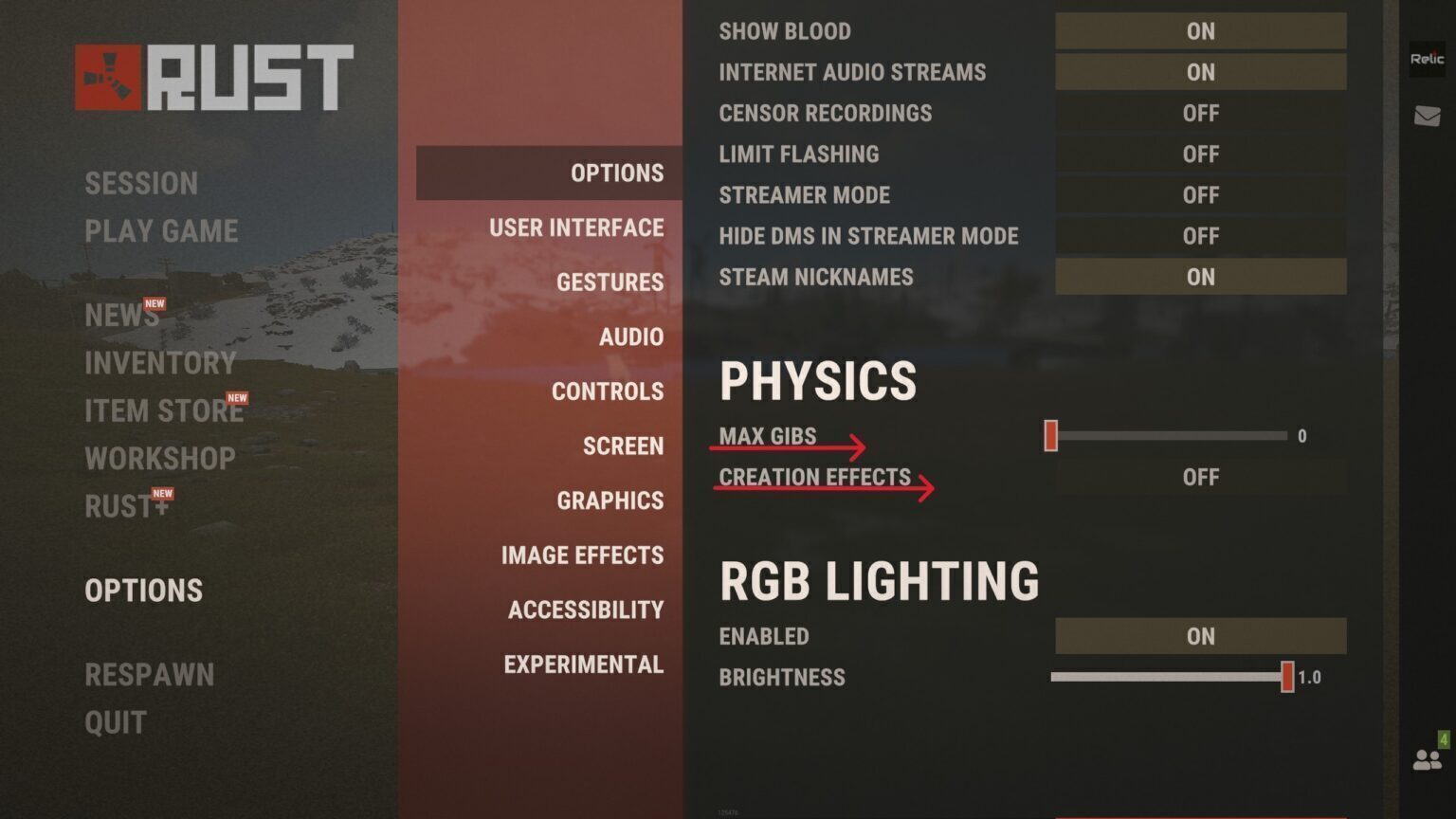Show the Graphics settings tab
The width and height of the screenshot is (1456, 819).
coord(610,500)
